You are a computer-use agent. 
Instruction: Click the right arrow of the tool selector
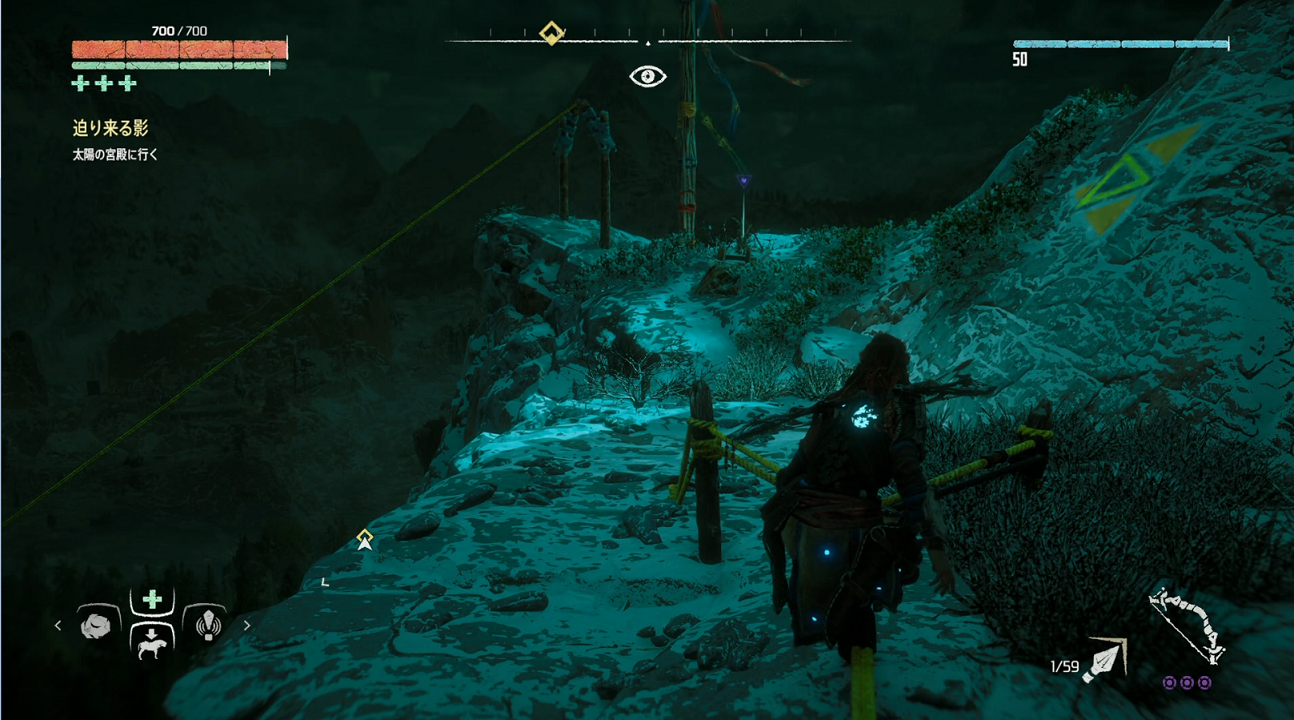[x=247, y=626]
